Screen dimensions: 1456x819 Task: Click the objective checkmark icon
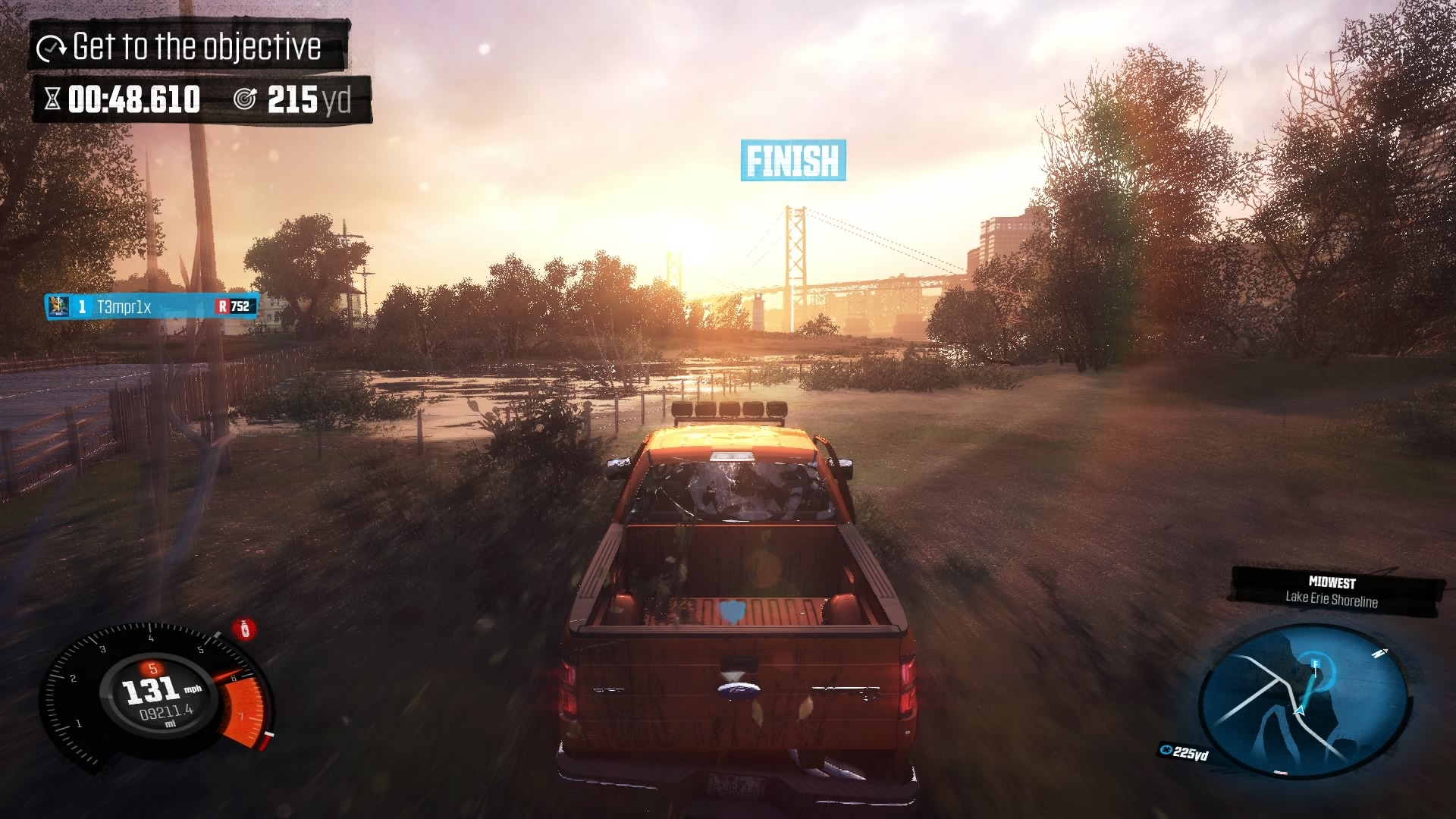click(x=49, y=47)
